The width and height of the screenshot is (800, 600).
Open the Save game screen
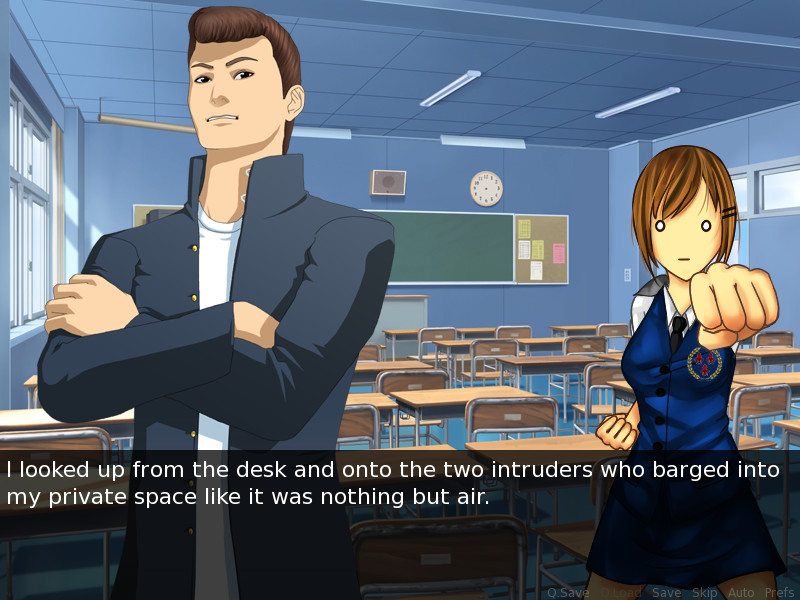666,593
